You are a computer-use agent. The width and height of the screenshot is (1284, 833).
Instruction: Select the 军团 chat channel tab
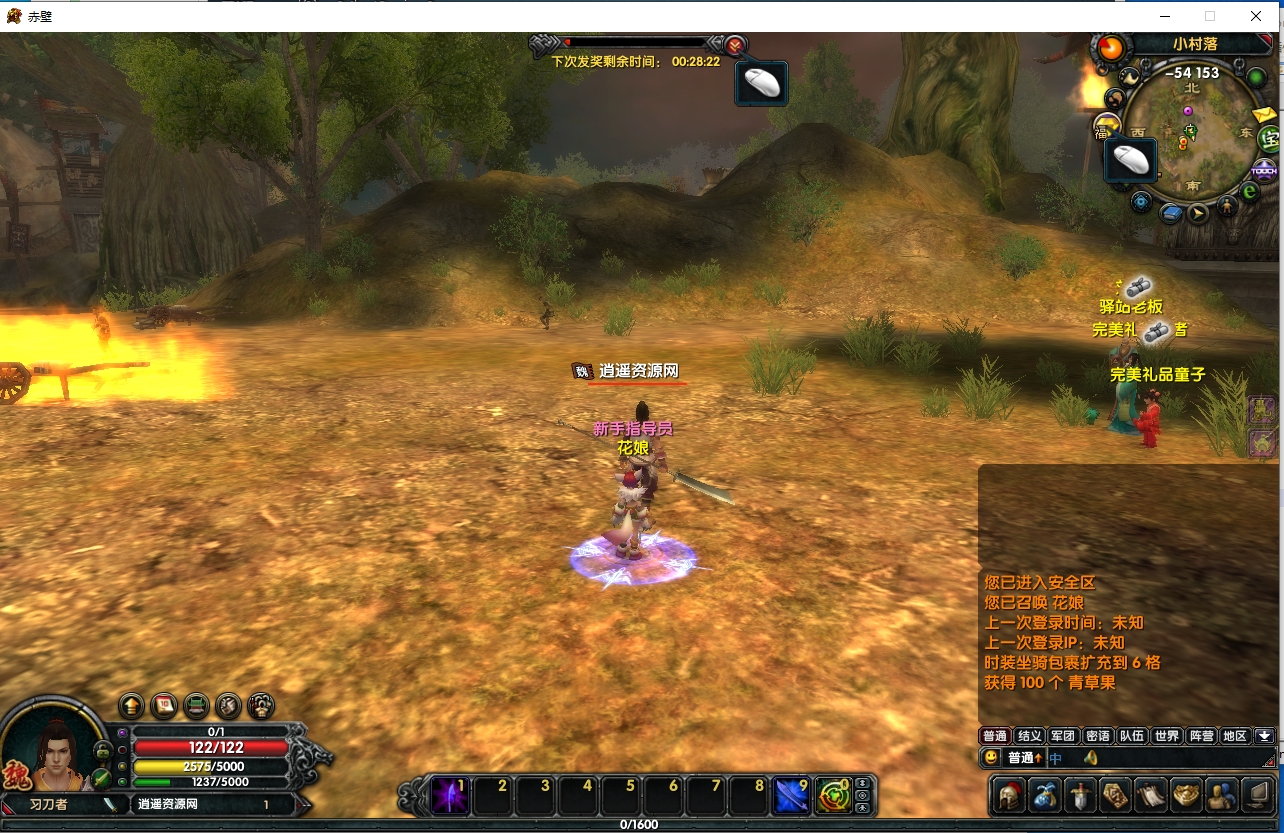1064,736
